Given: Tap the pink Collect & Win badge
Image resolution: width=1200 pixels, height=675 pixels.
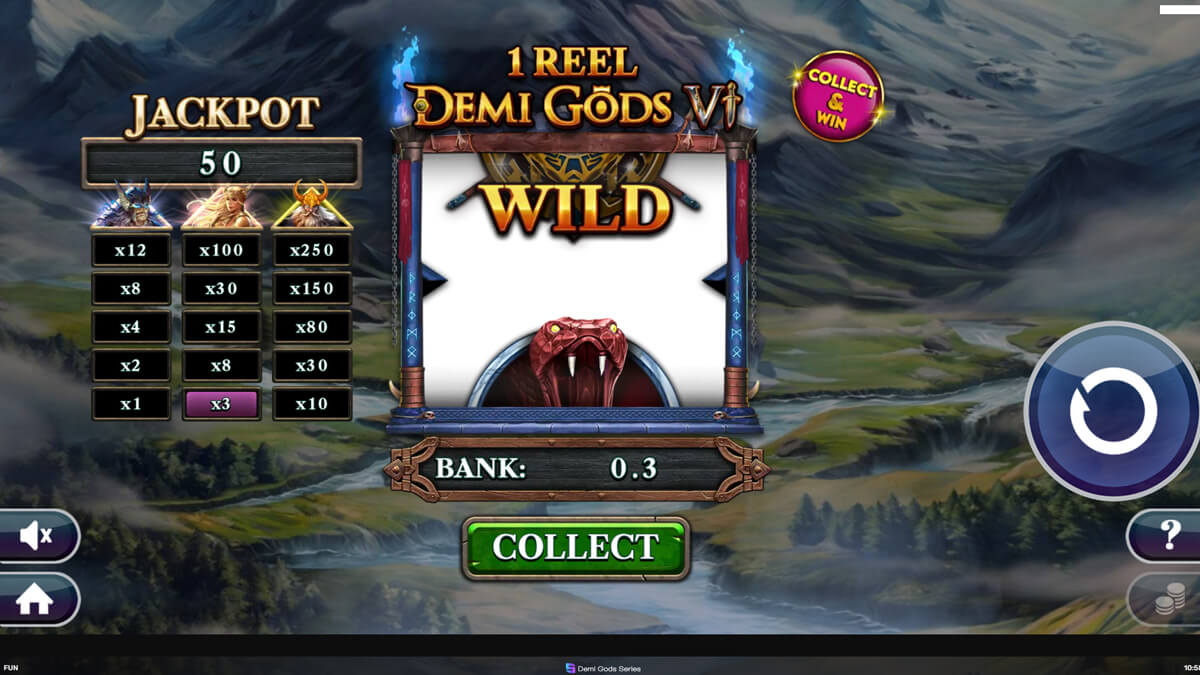Looking at the screenshot, I should 838,96.
